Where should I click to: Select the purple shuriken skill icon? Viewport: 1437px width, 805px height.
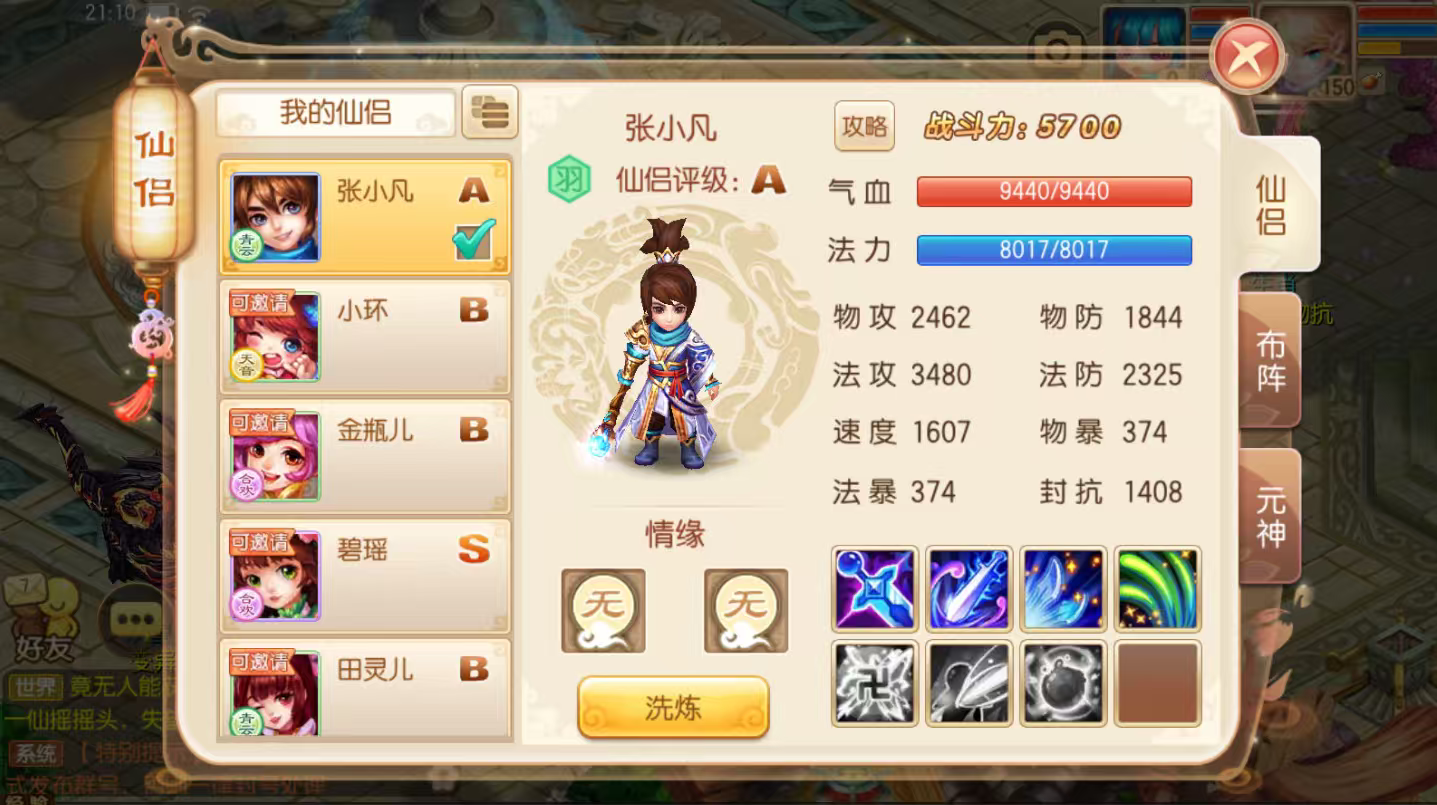pos(873,589)
